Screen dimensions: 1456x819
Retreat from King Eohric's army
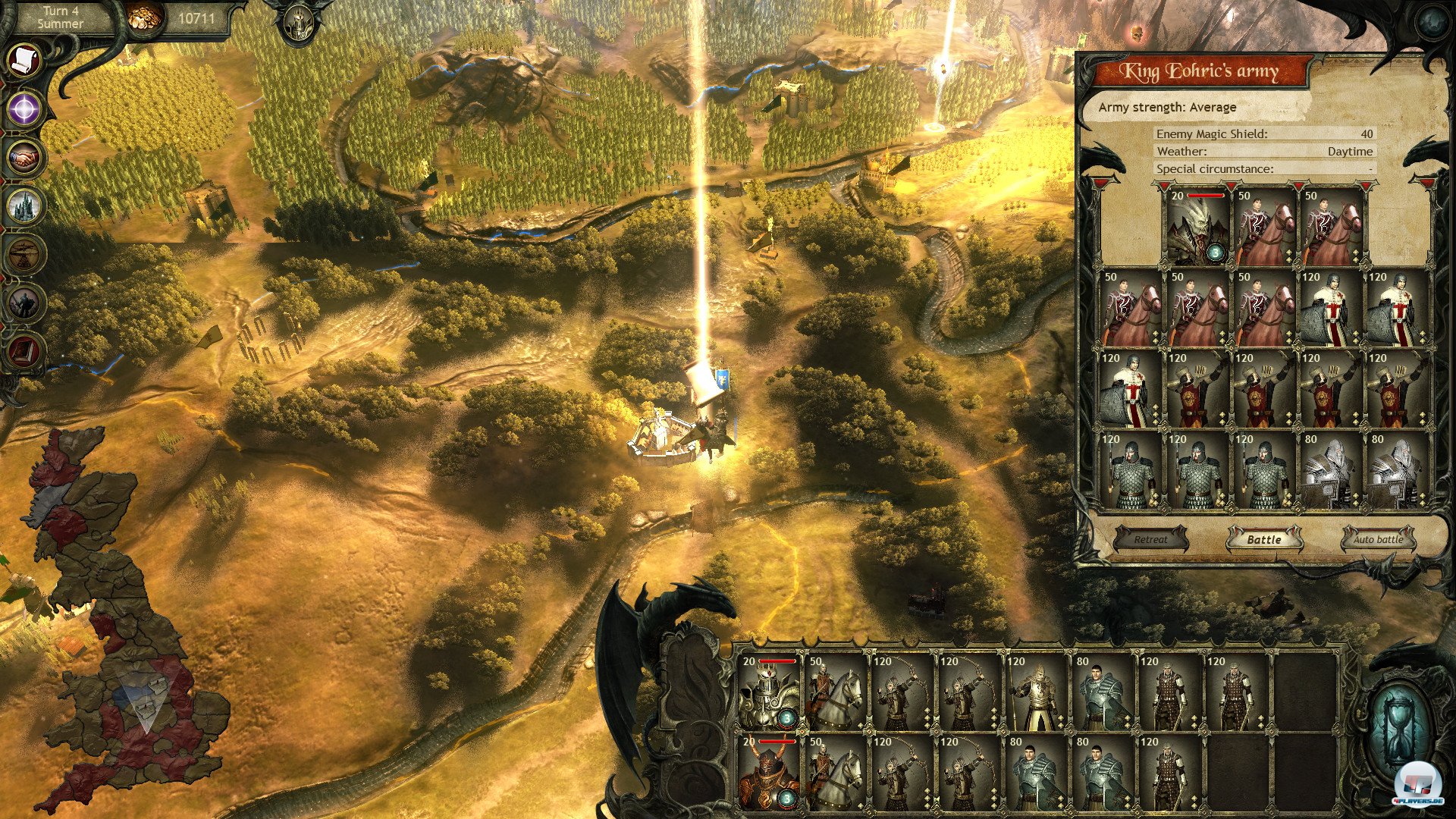(1150, 539)
